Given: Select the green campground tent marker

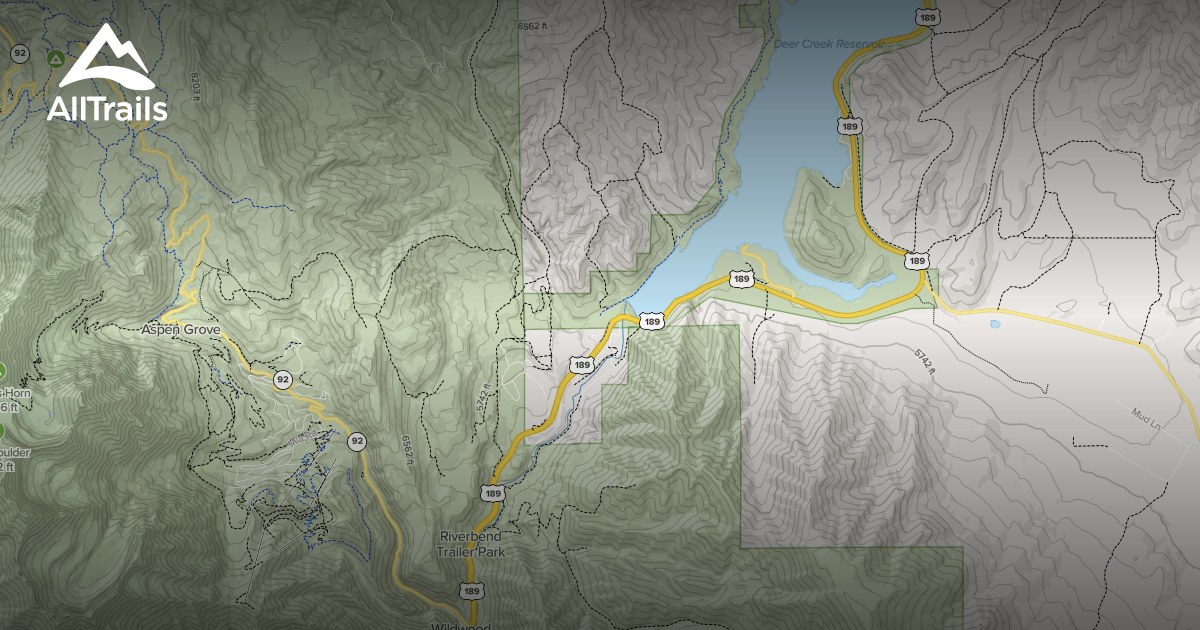Looking at the screenshot, I should (x=53, y=59).
